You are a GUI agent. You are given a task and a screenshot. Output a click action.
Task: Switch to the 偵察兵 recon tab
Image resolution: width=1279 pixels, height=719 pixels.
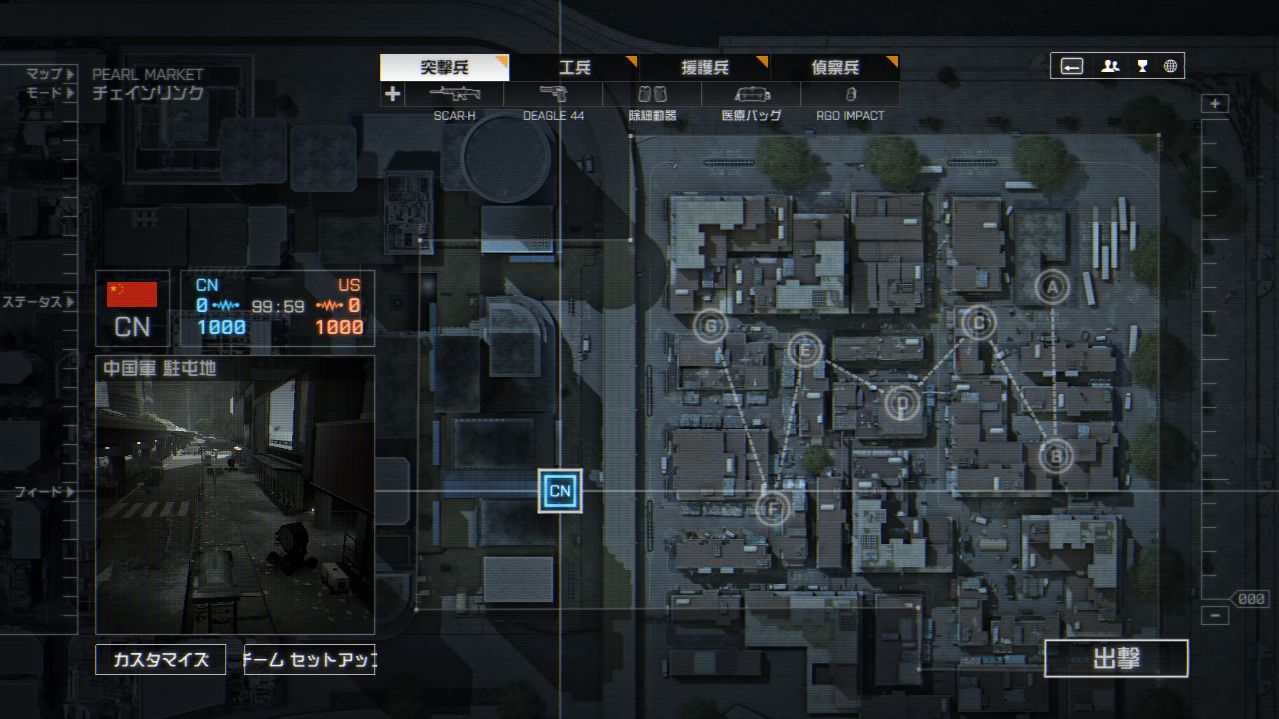[835, 68]
